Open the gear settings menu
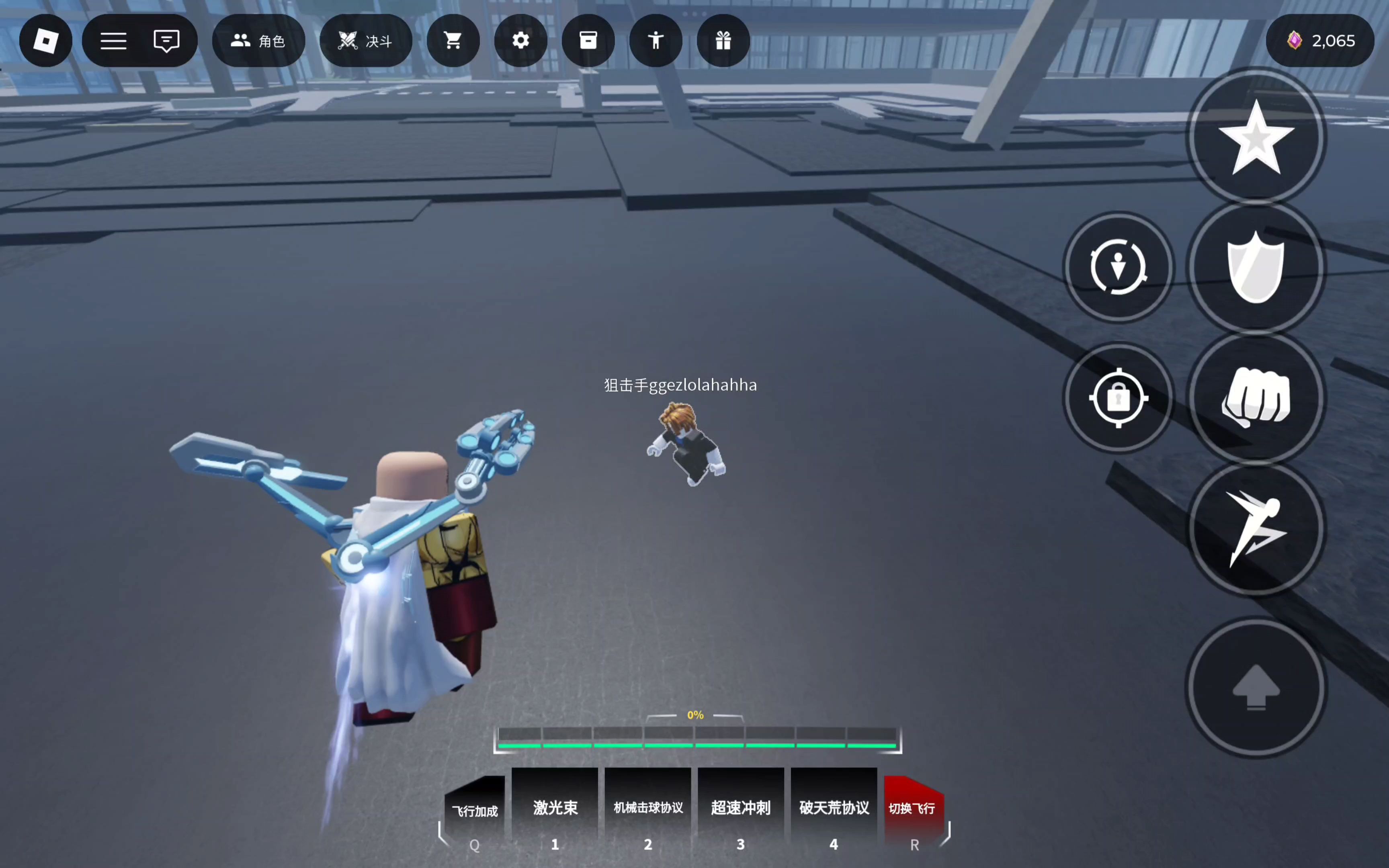The height and width of the screenshot is (868, 1389). click(520, 41)
